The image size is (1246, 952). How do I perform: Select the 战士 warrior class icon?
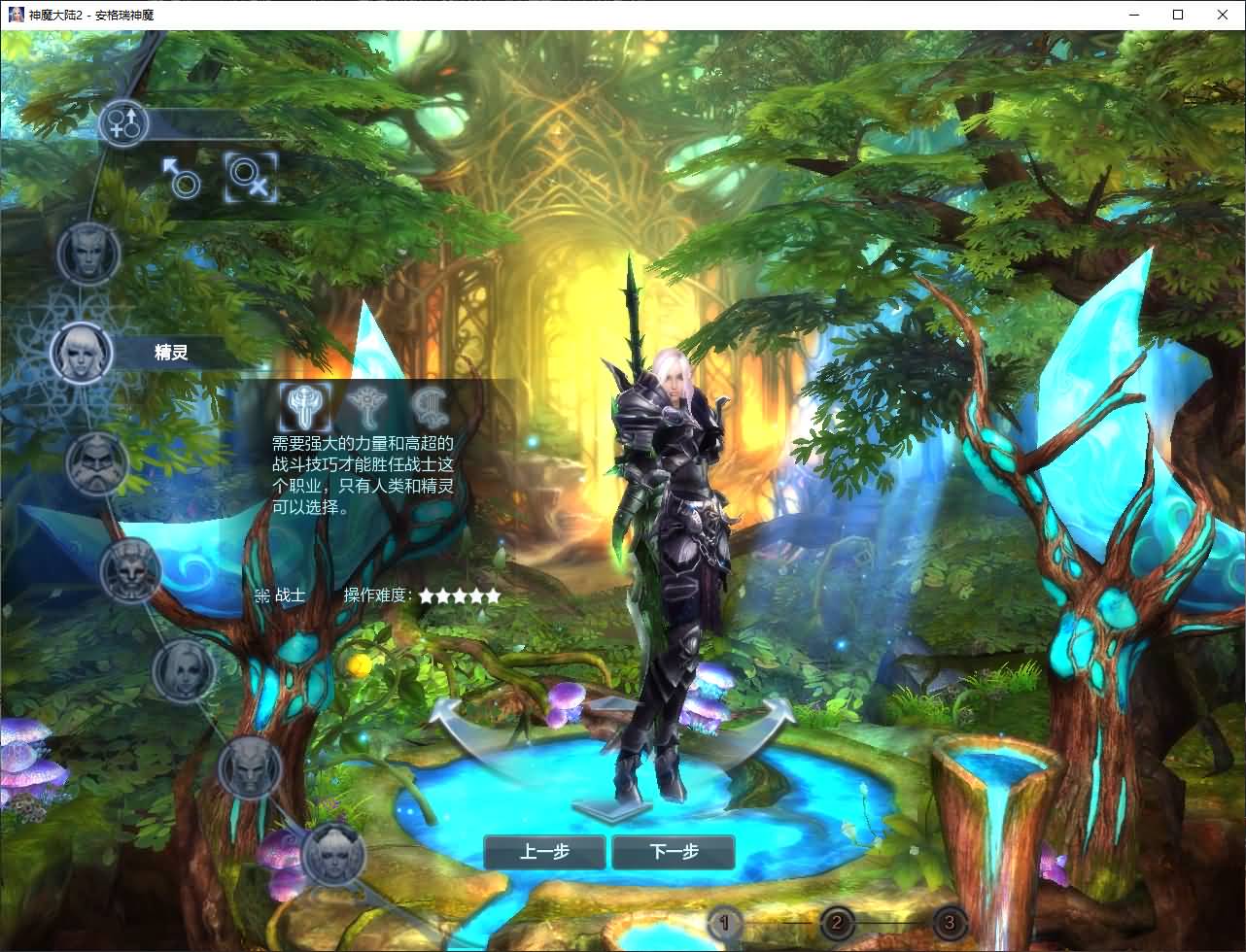pos(305,406)
